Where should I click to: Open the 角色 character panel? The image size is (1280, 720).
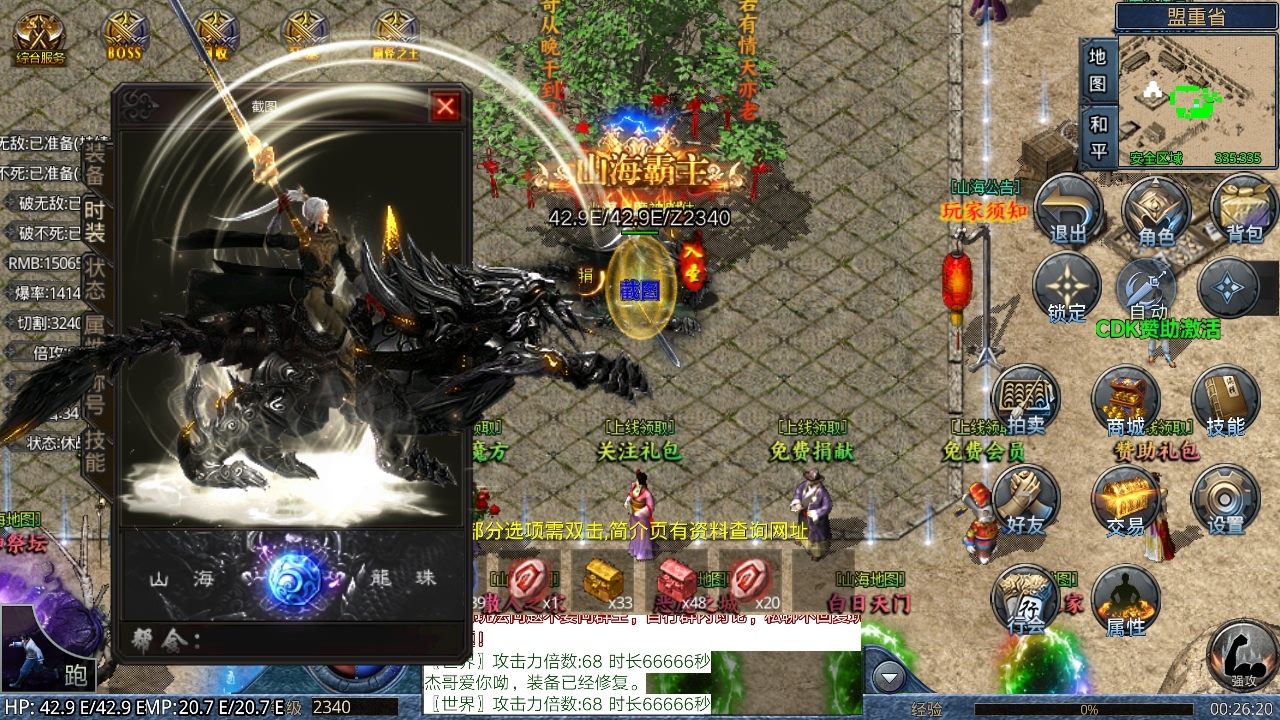click(1155, 212)
